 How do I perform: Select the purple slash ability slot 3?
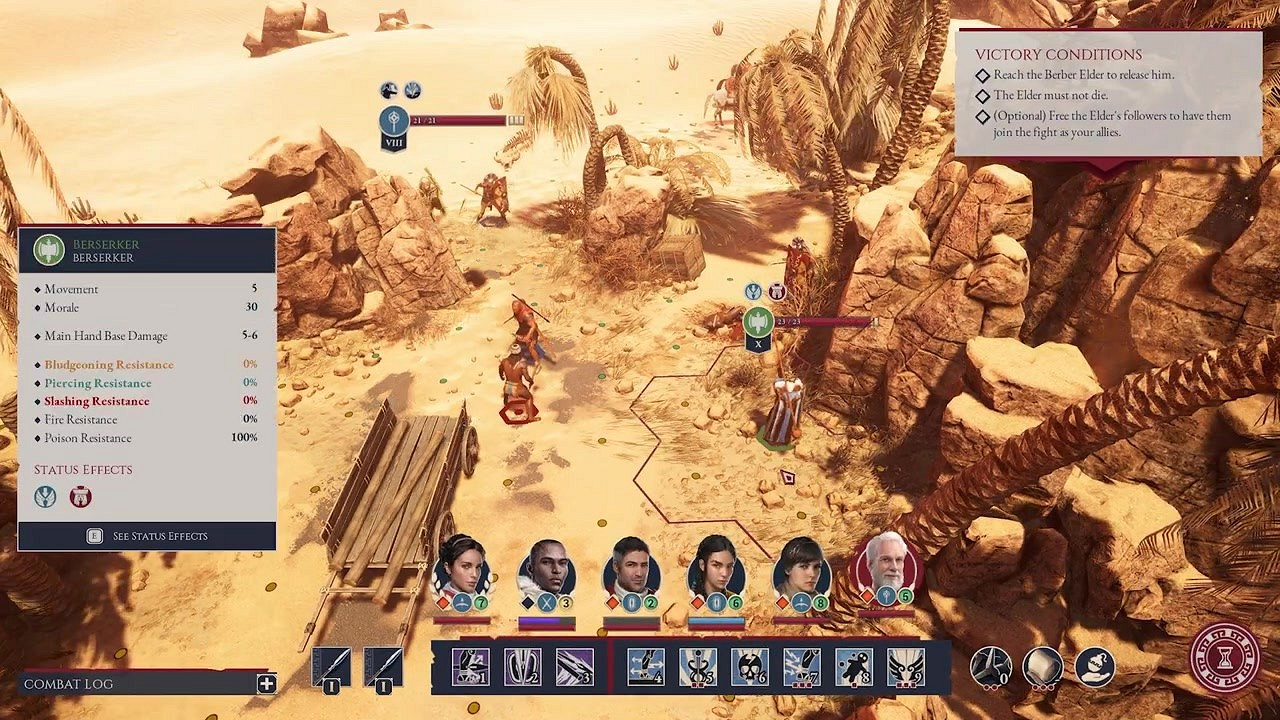(x=574, y=667)
